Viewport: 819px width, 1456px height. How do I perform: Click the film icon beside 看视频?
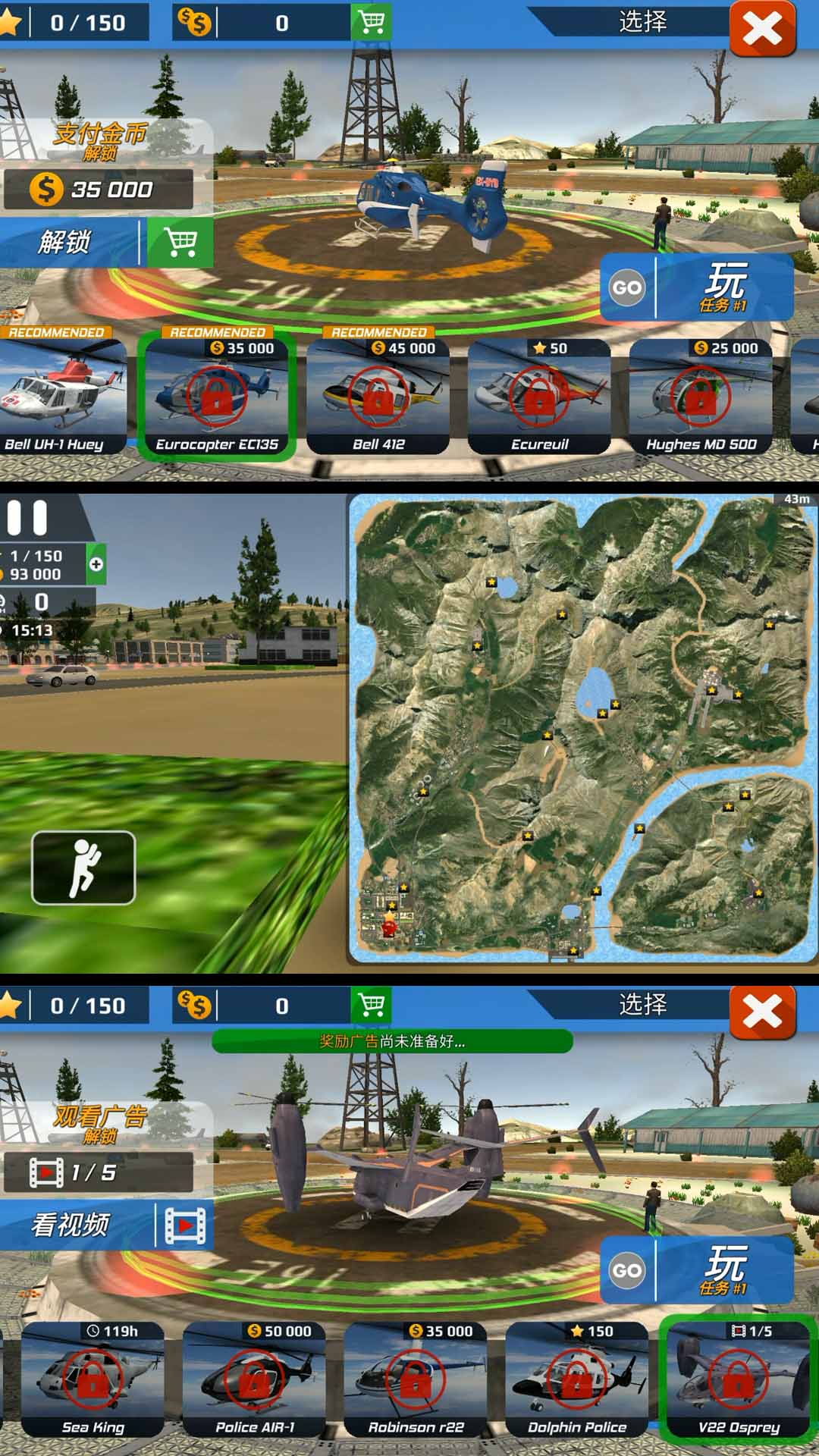tap(185, 1225)
